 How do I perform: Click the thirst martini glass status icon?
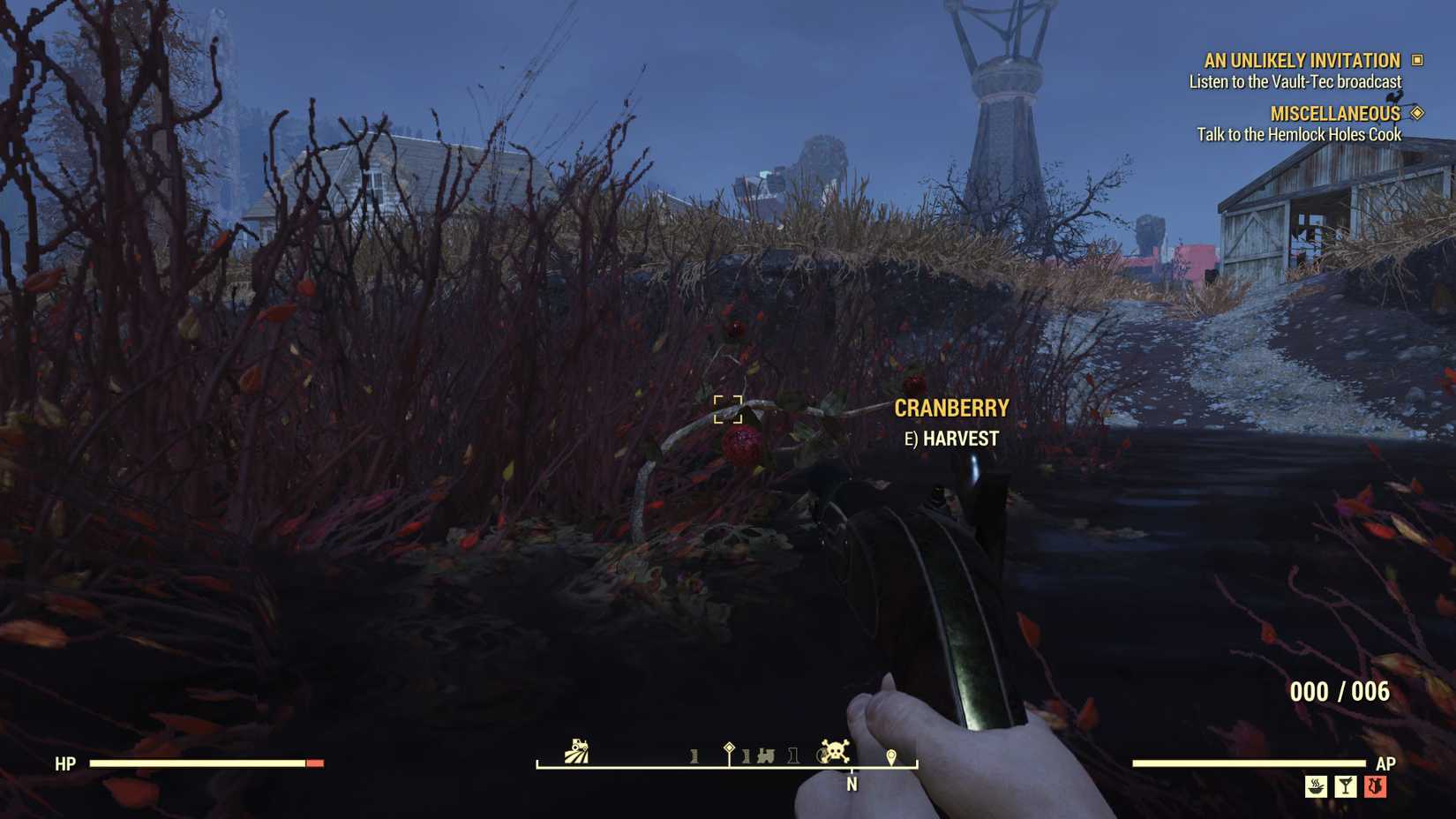coord(1346,786)
